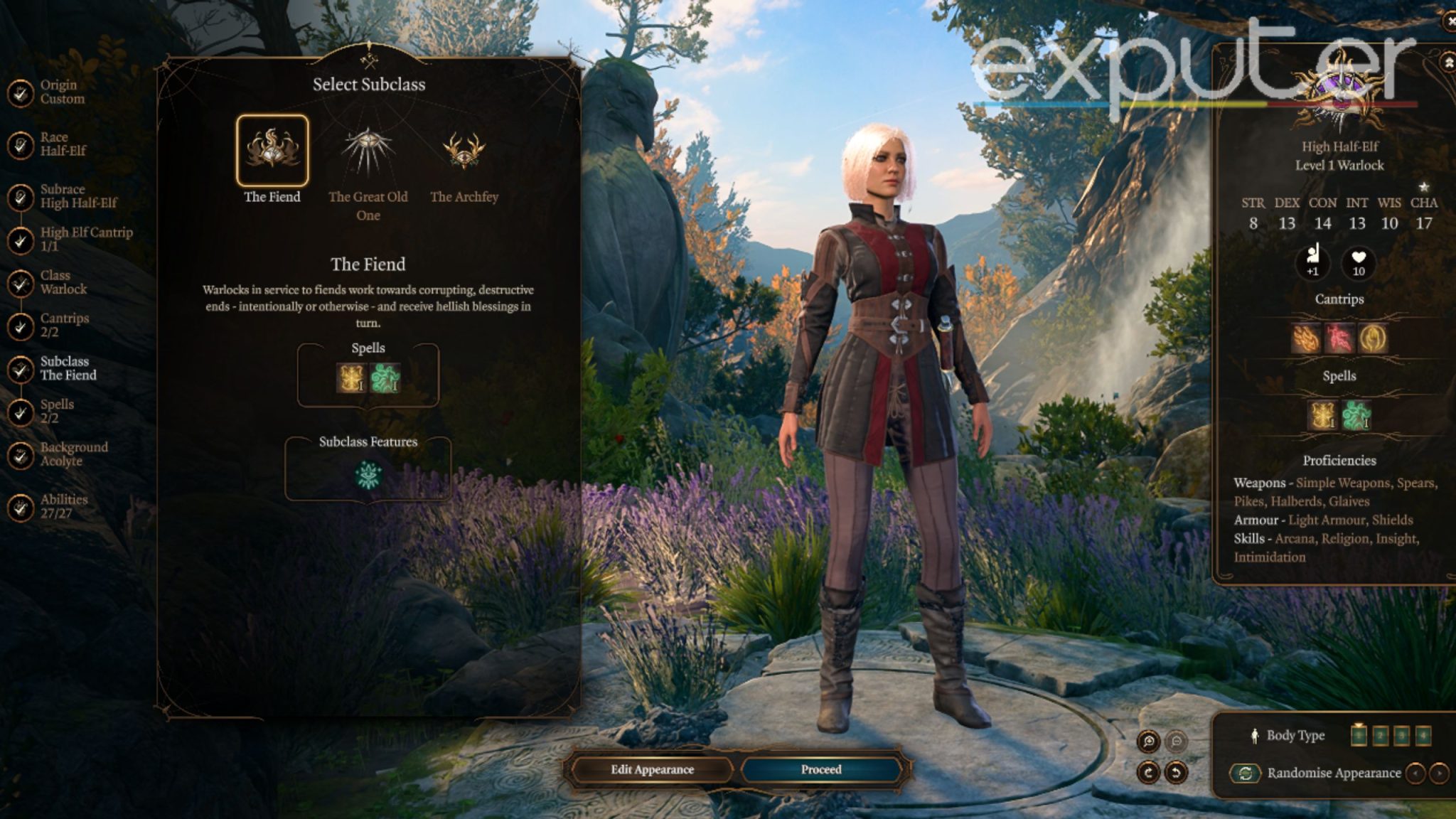Proceed to the next step
This screenshot has height=819, width=1456.
[821, 770]
